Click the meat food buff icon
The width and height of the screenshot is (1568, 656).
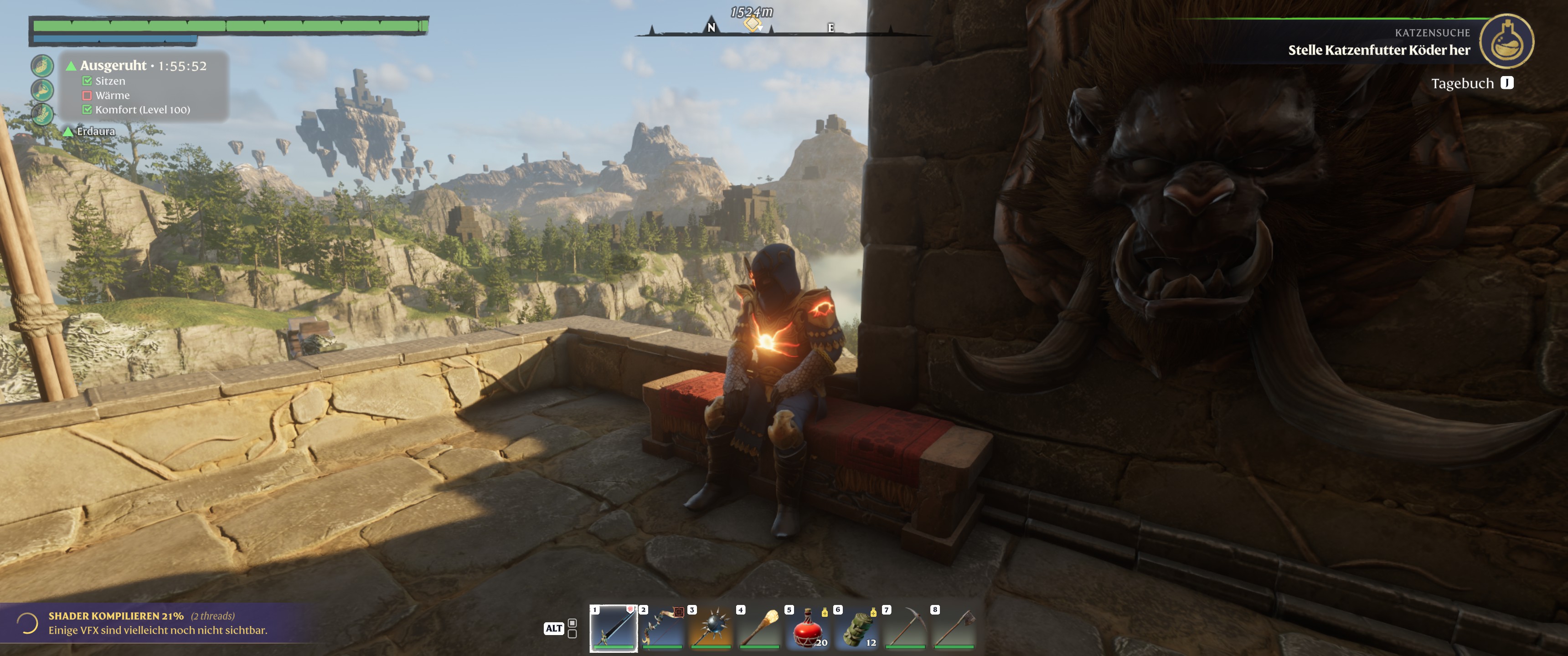(x=42, y=90)
